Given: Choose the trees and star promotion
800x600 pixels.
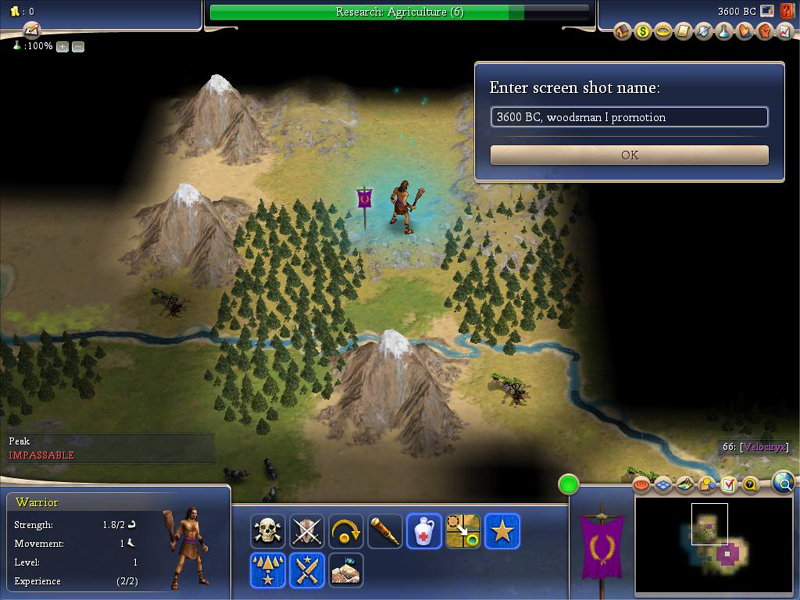Looking at the screenshot, I should tap(267, 570).
